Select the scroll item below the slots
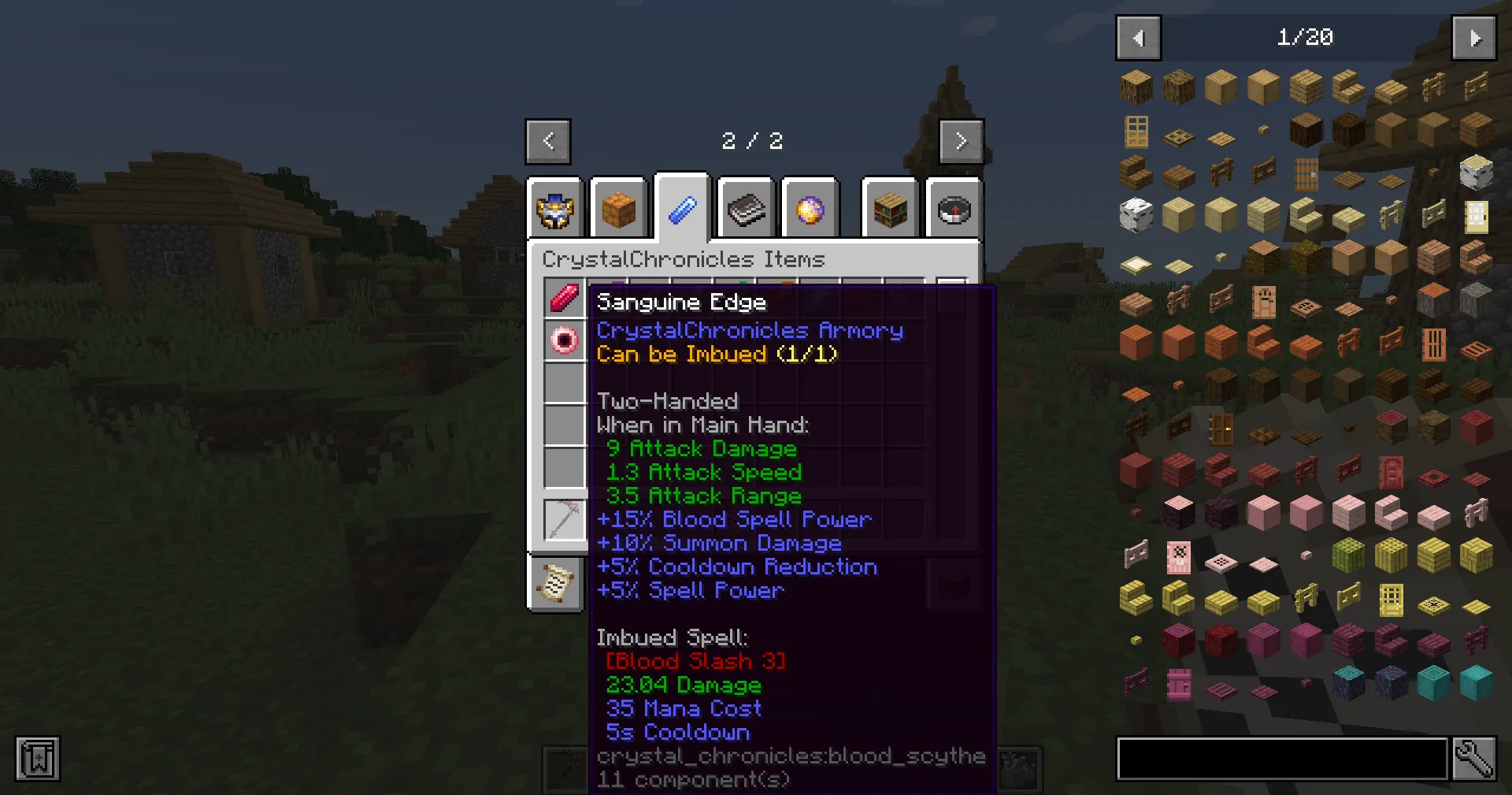The width and height of the screenshot is (1512, 795). click(x=556, y=584)
